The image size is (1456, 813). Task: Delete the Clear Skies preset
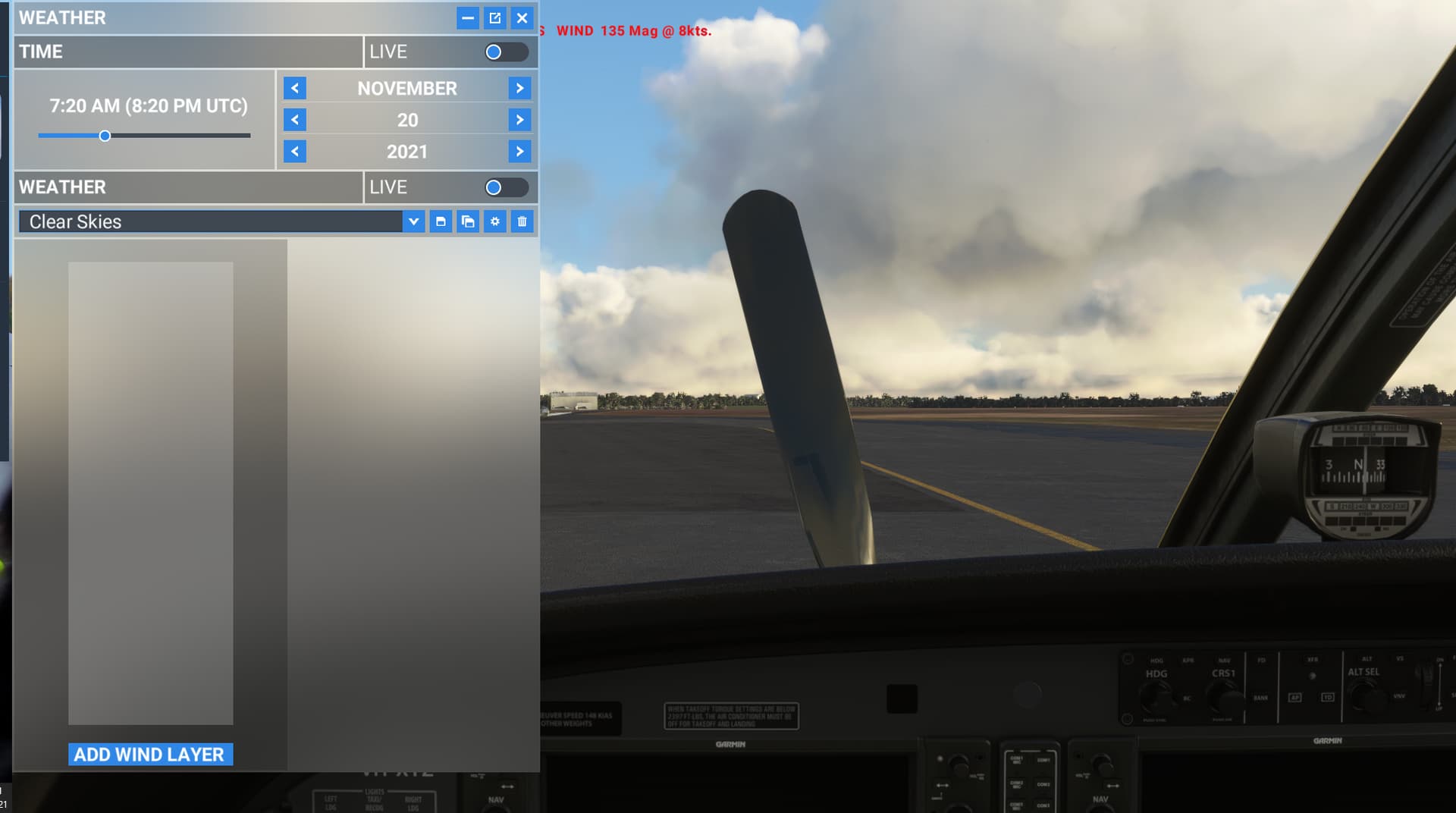(x=522, y=221)
